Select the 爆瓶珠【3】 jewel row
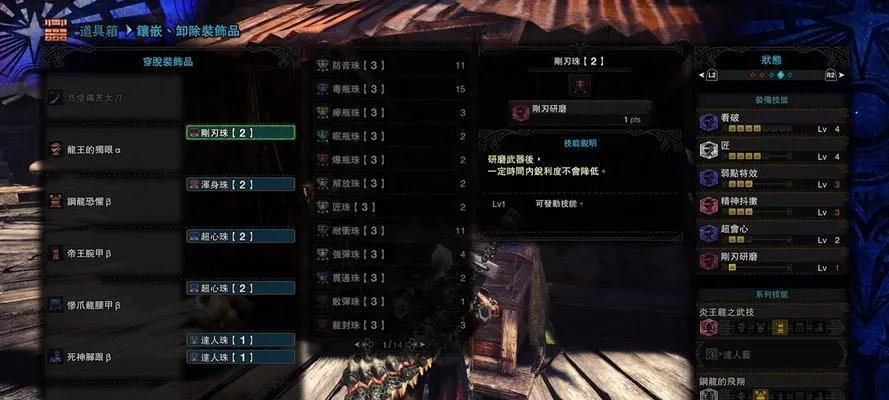 point(391,159)
